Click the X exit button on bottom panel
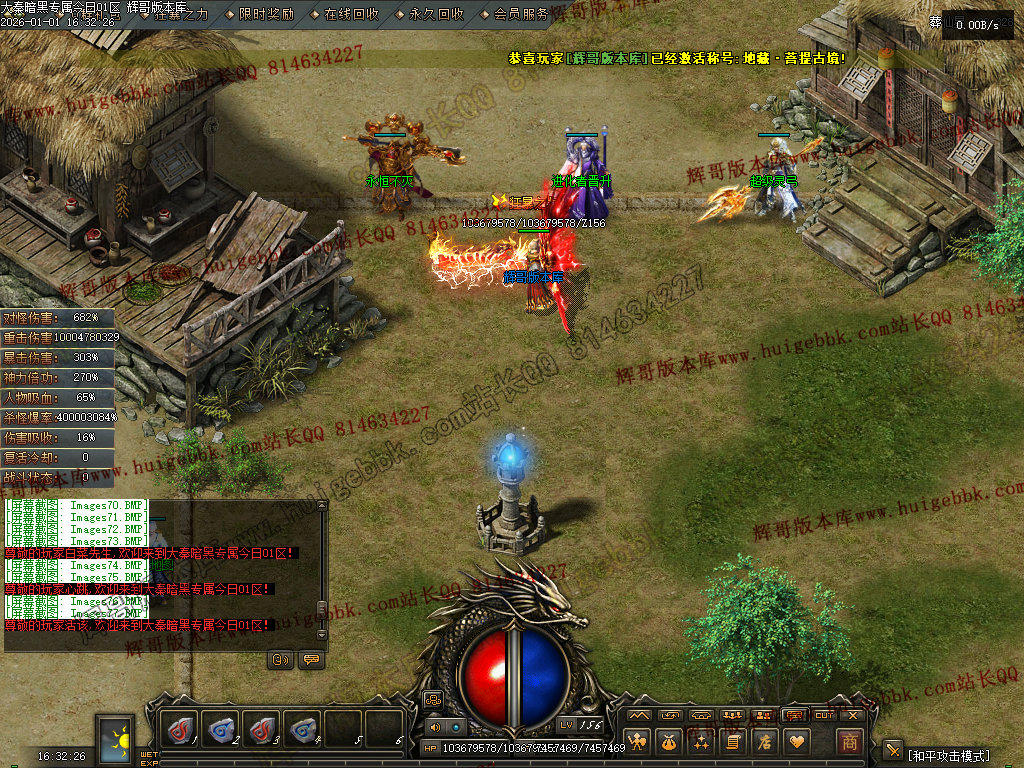 [853, 715]
